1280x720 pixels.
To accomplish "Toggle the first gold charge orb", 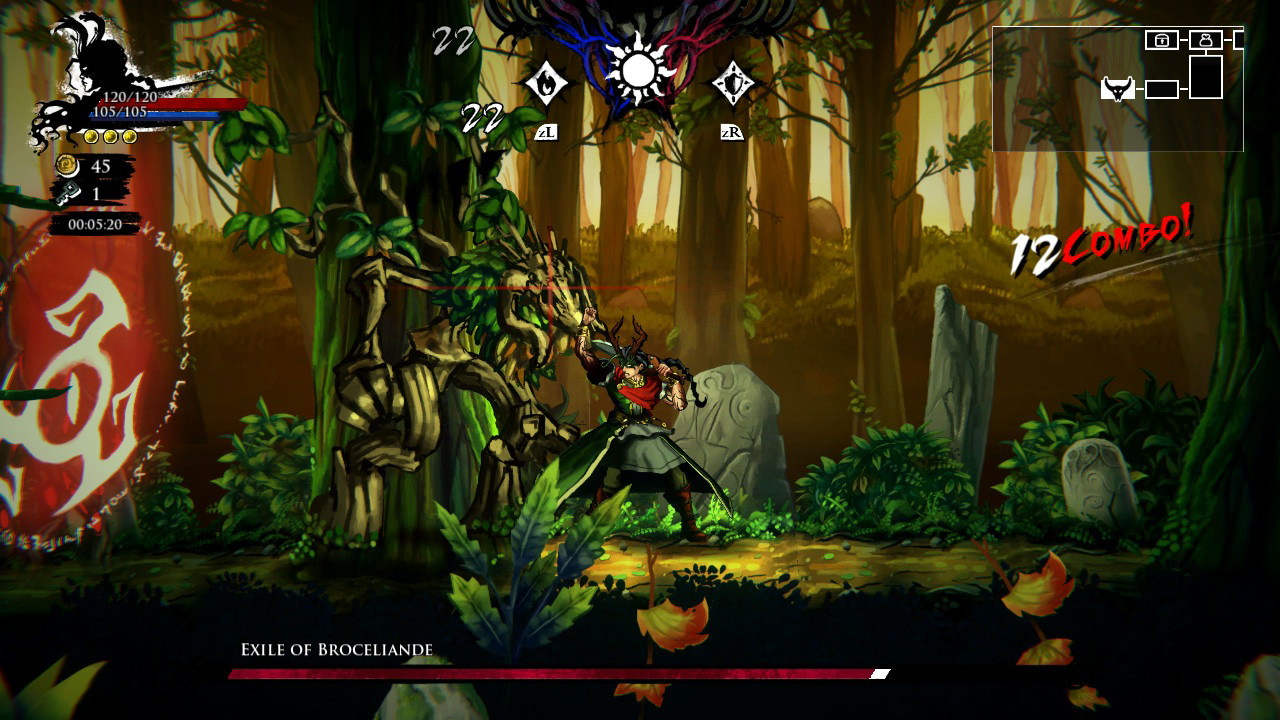I will point(91,137).
